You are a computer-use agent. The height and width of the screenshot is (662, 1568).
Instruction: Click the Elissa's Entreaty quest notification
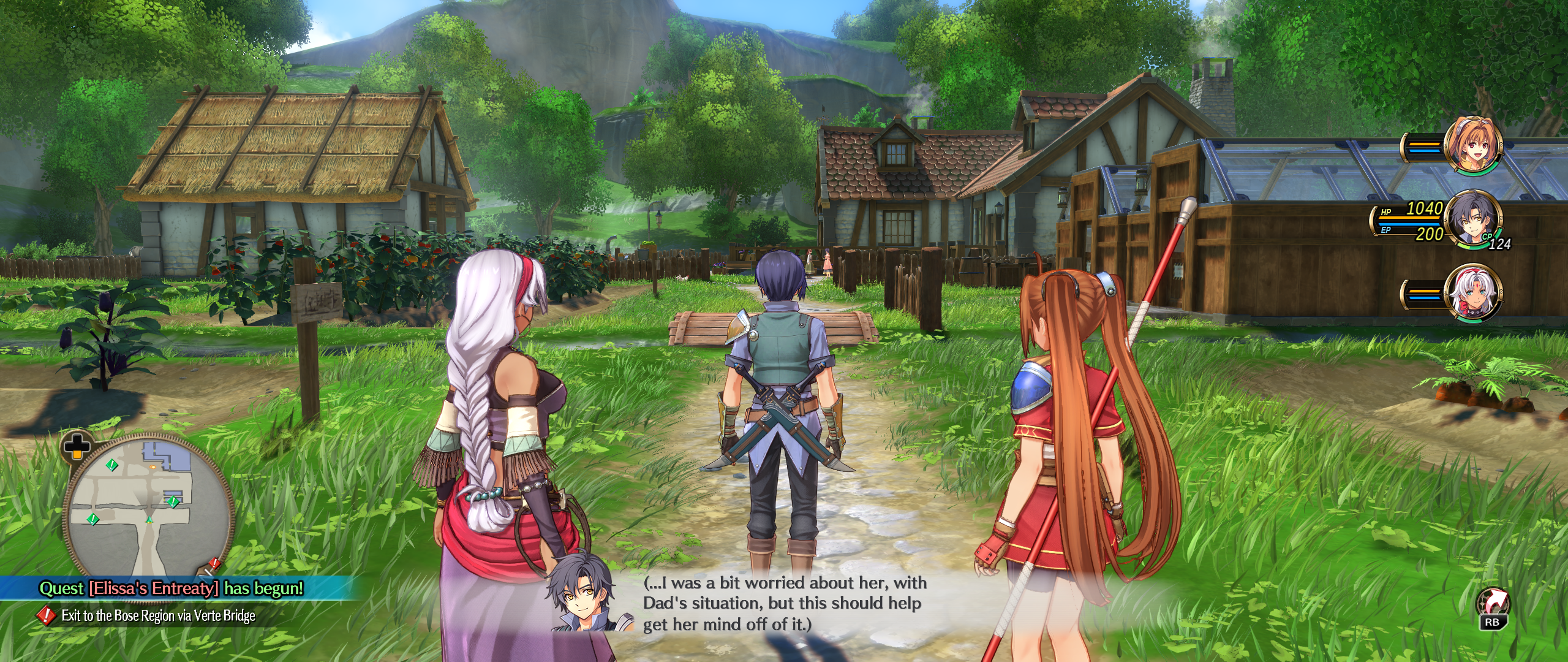(171, 588)
